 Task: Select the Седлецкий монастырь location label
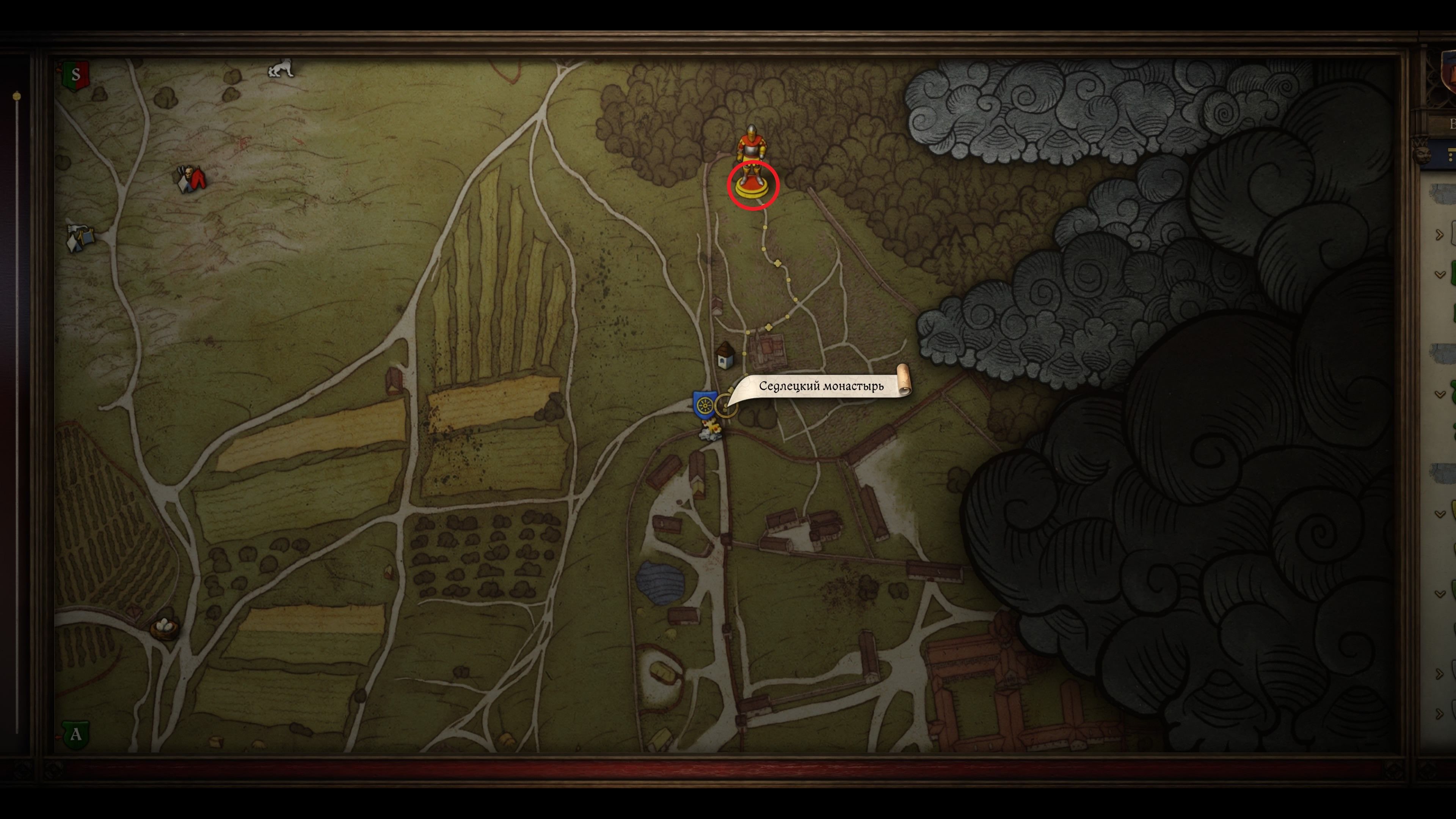pyautogui.click(x=821, y=387)
